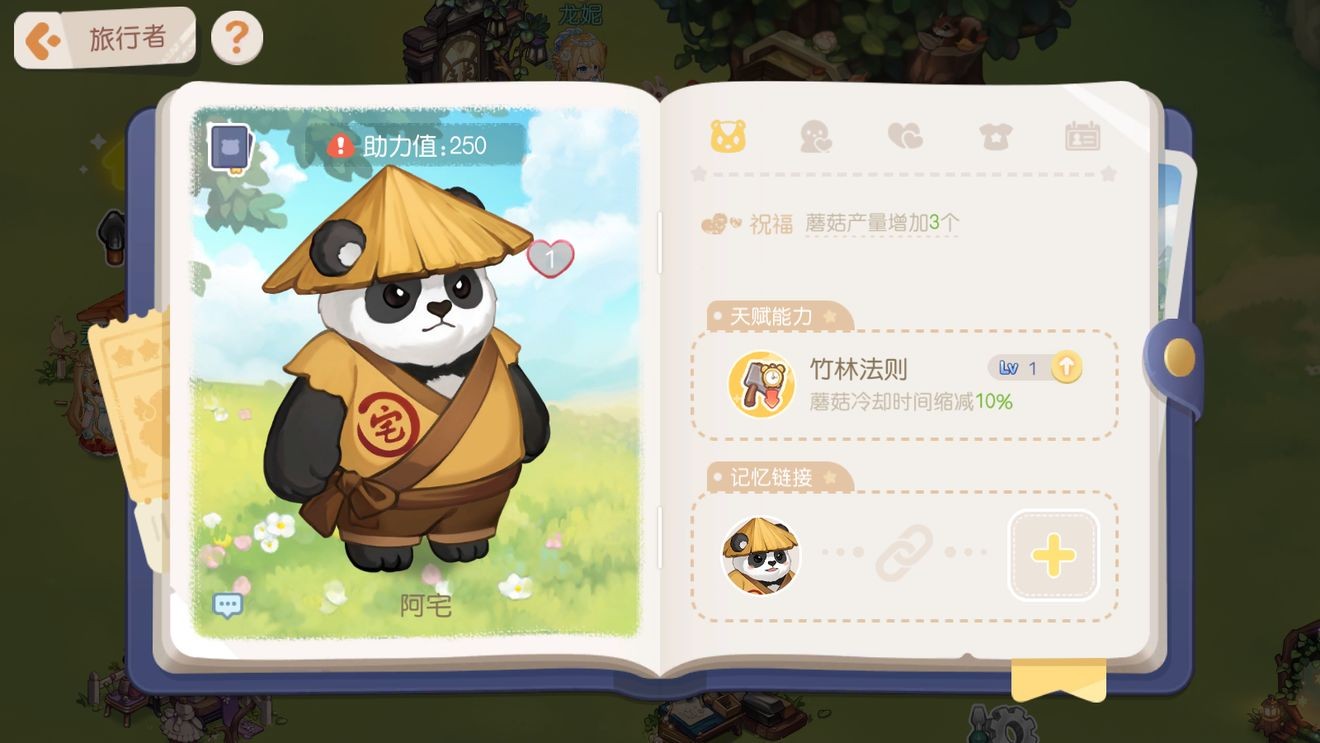
Task: View the ID card profile icon
Action: coord(1084,137)
